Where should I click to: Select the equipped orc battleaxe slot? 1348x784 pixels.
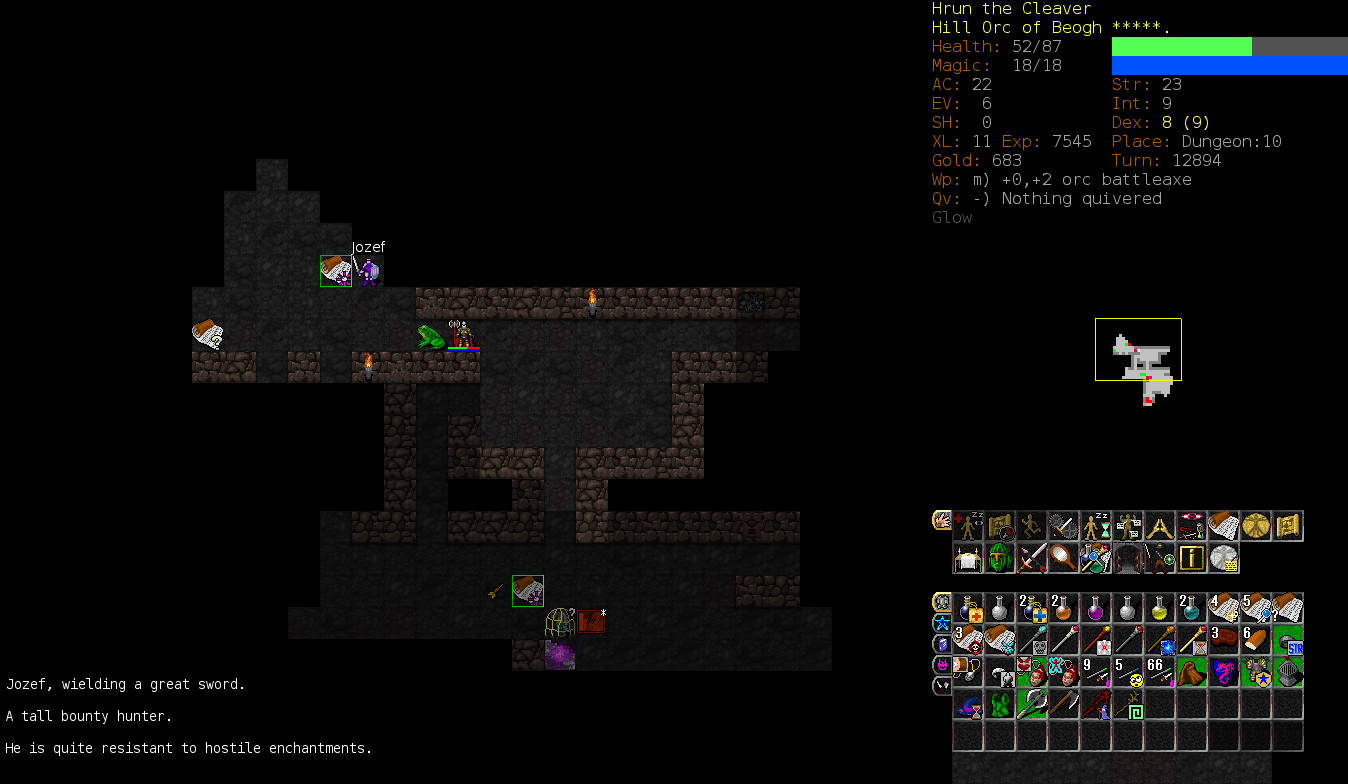(1032, 704)
